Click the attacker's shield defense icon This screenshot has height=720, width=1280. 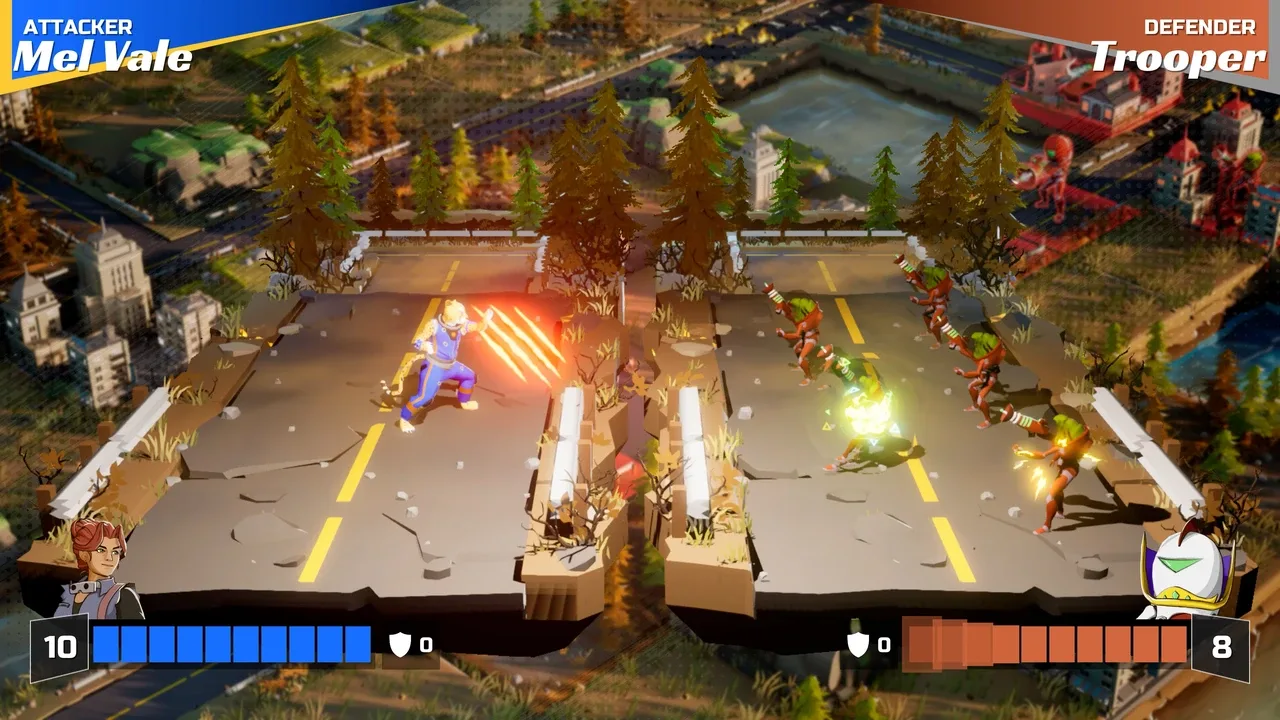point(400,645)
